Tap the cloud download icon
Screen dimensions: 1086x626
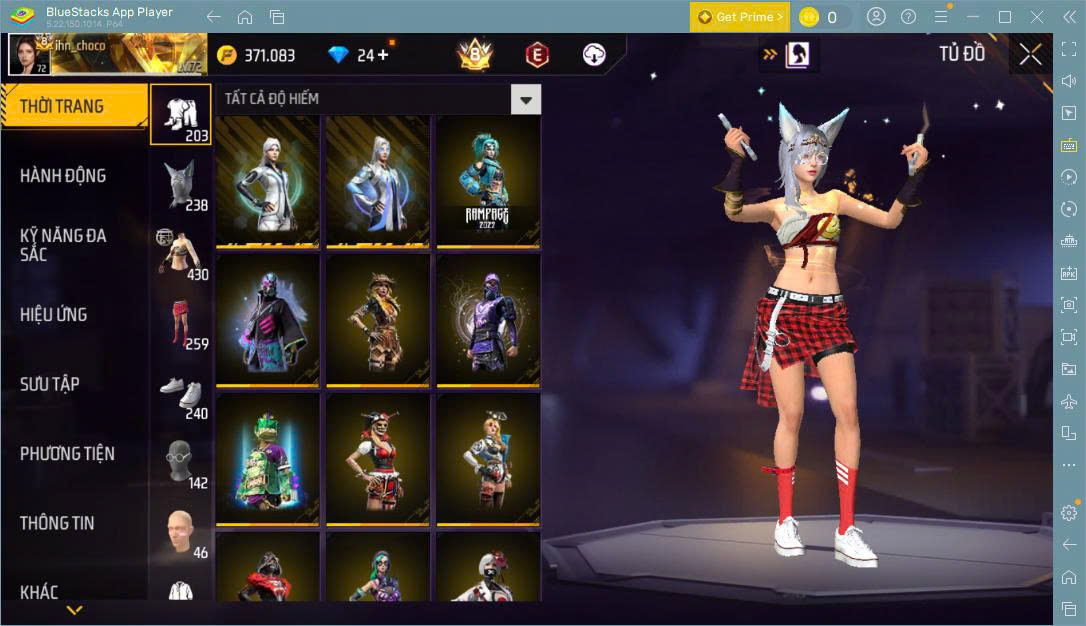[x=594, y=55]
